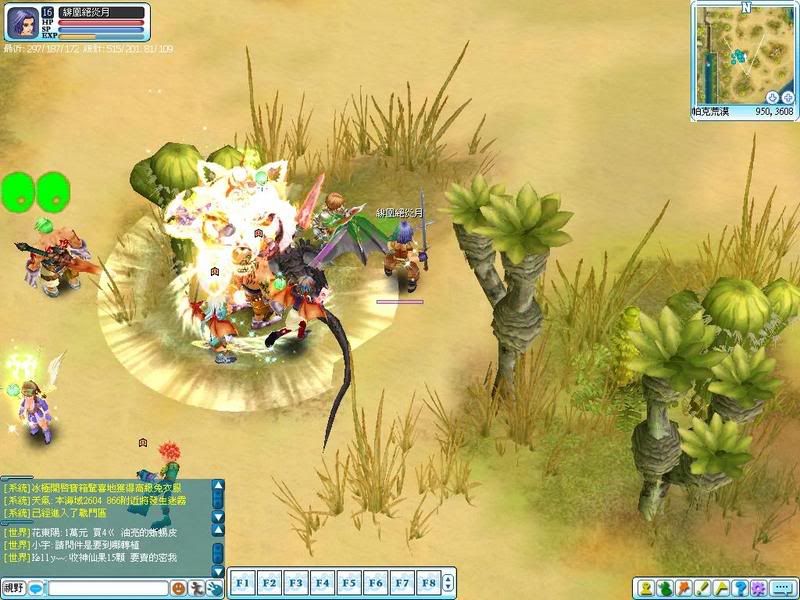This screenshot has height=600, width=800.
Task: Activate the F7 hotkey slot
Action: click(401, 581)
